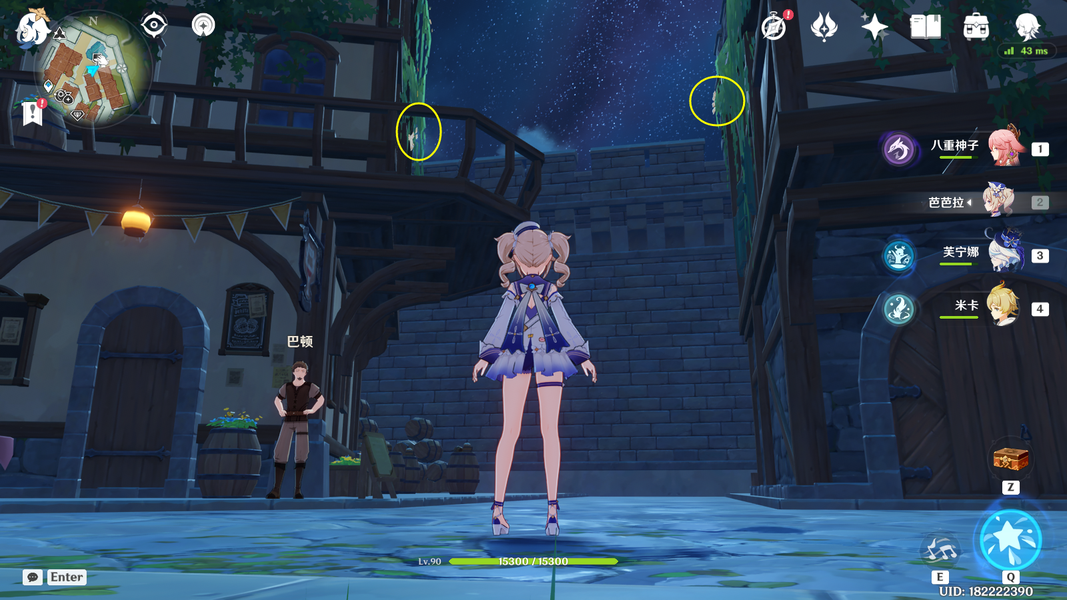Open the character screen icon

point(1028,27)
